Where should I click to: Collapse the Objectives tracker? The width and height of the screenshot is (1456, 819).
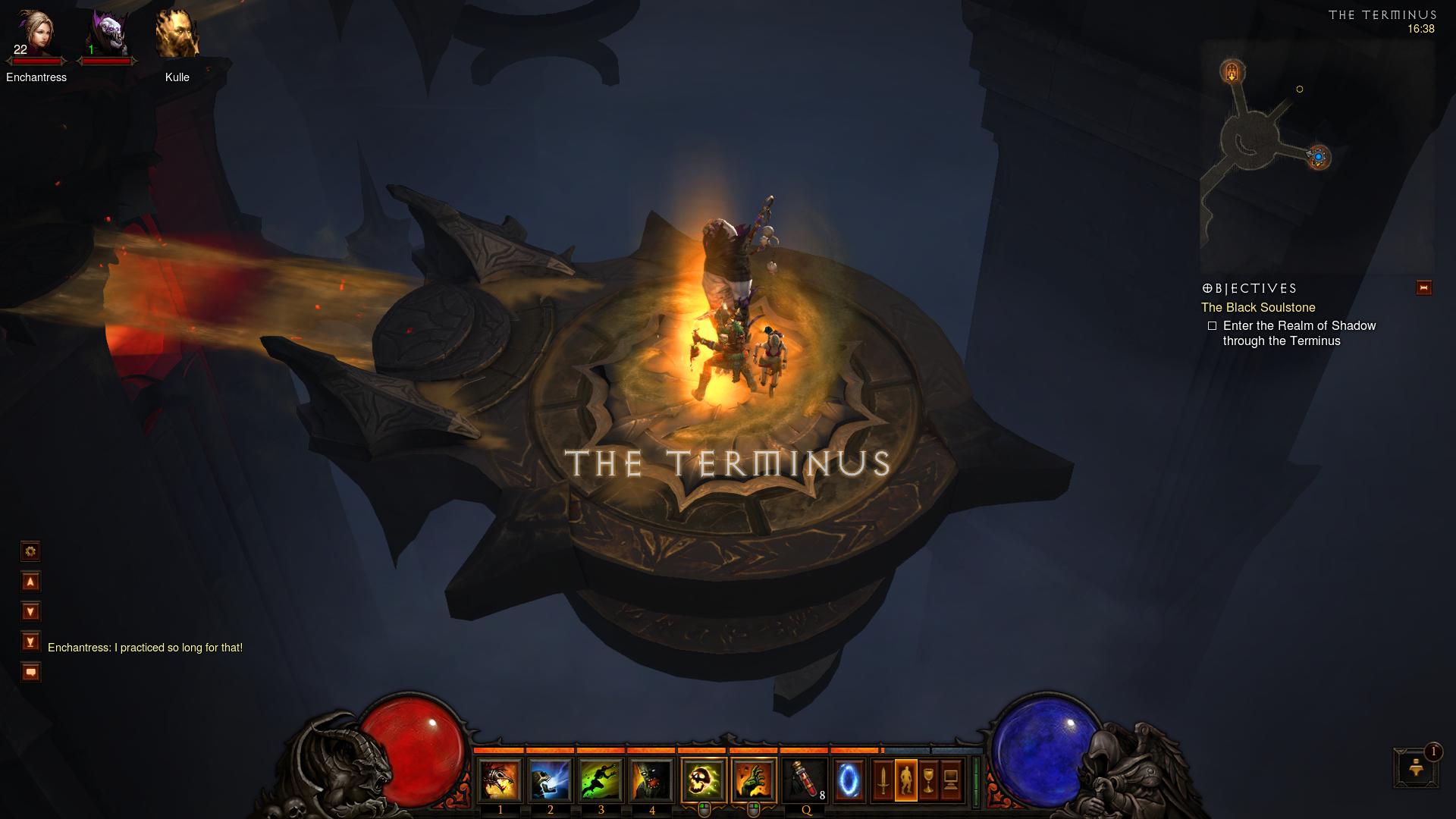(1423, 288)
